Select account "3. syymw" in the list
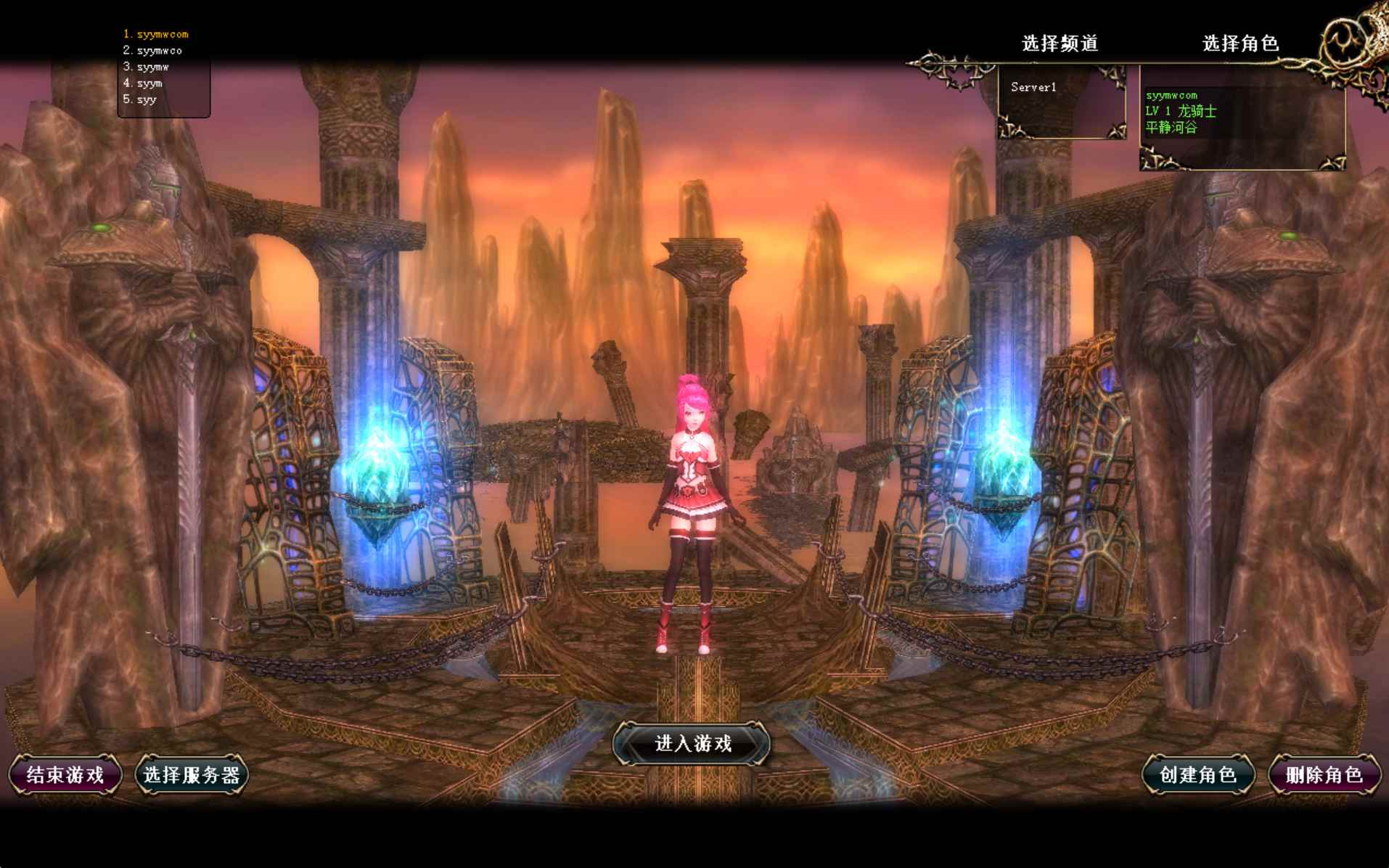Image resolution: width=1389 pixels, height=868 pixels. coord(147,66)
